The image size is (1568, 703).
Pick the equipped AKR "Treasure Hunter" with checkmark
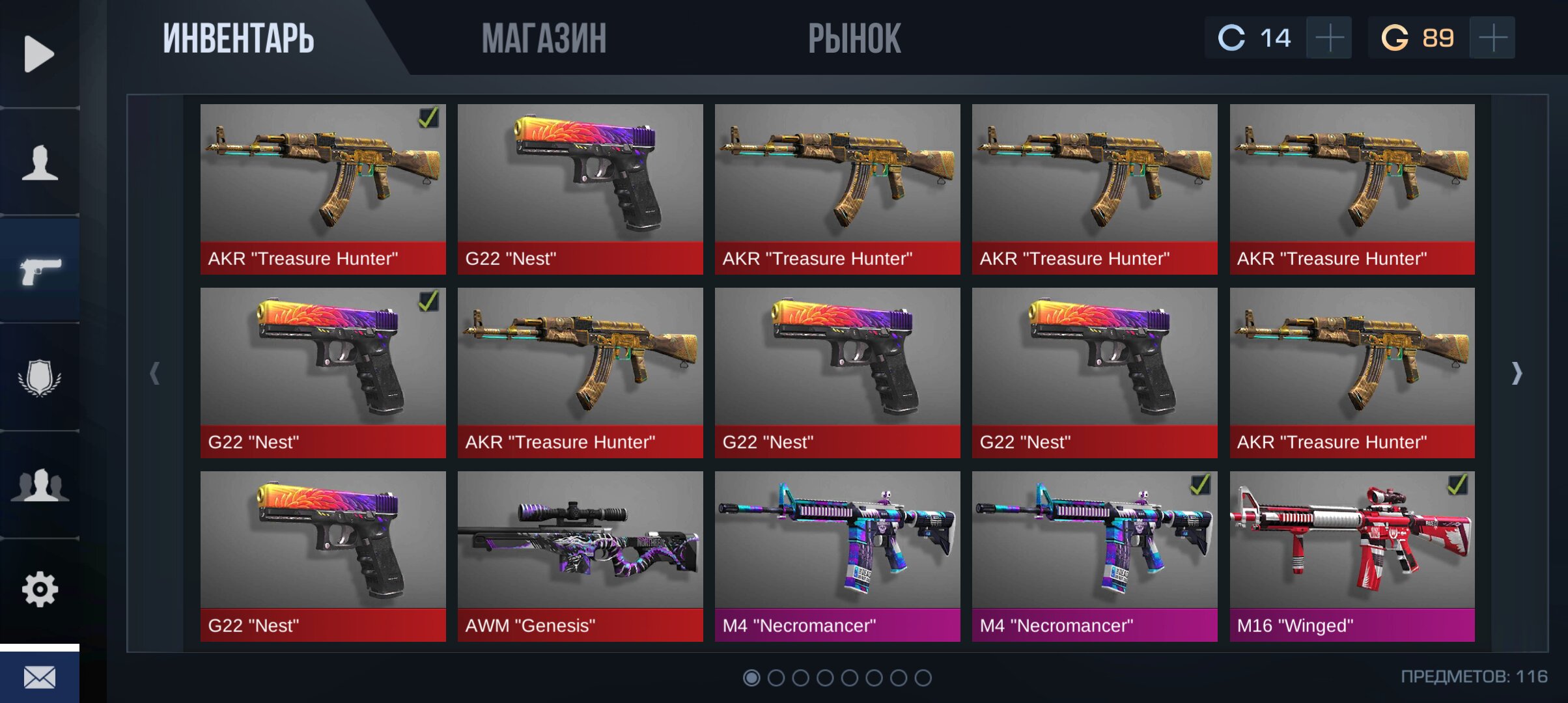[x=323, y=189]
